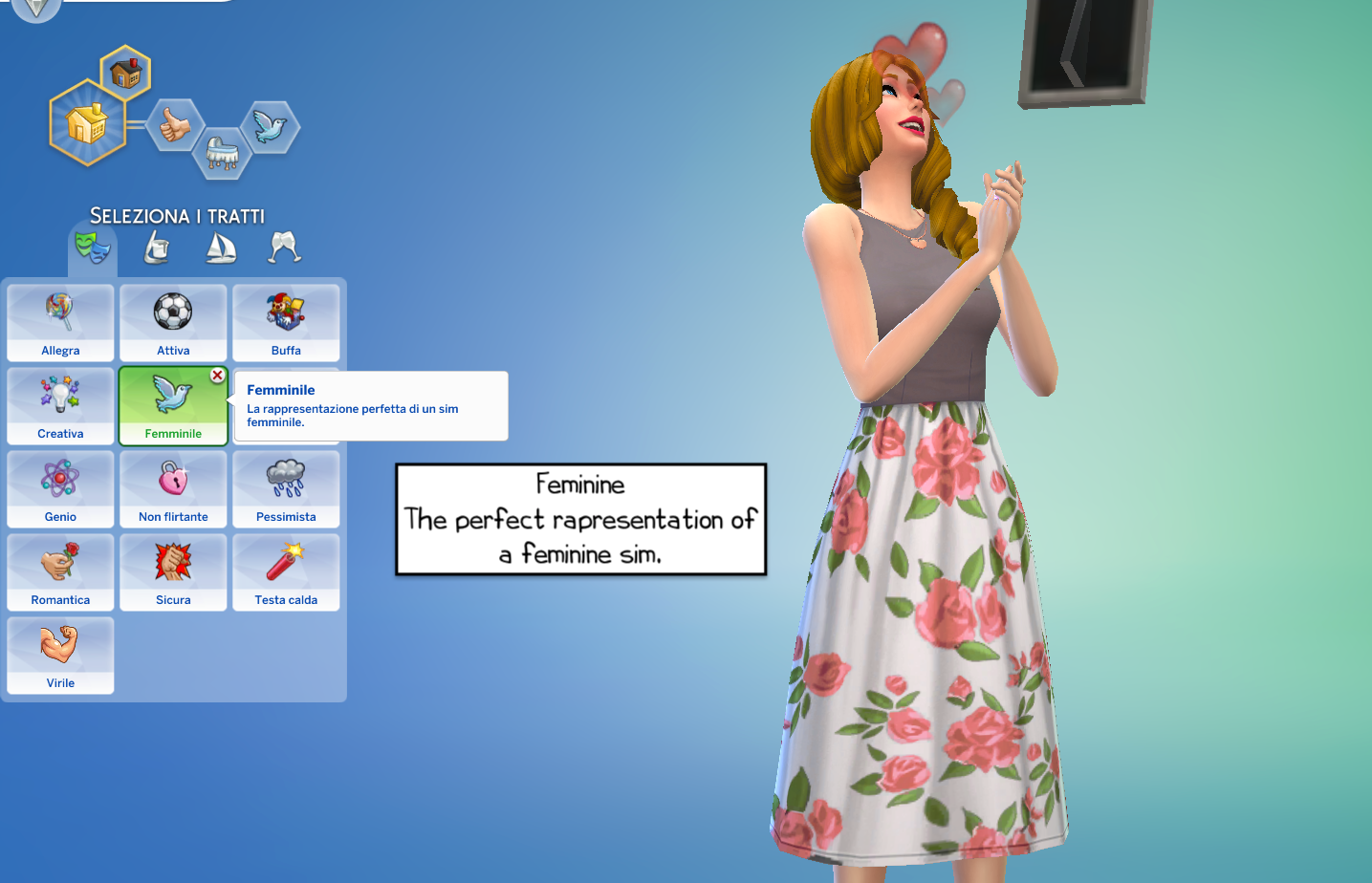Click the Buffa jester trait icon
The image size is (1372, 883).
pyautogui.click(x=286, y=322)
